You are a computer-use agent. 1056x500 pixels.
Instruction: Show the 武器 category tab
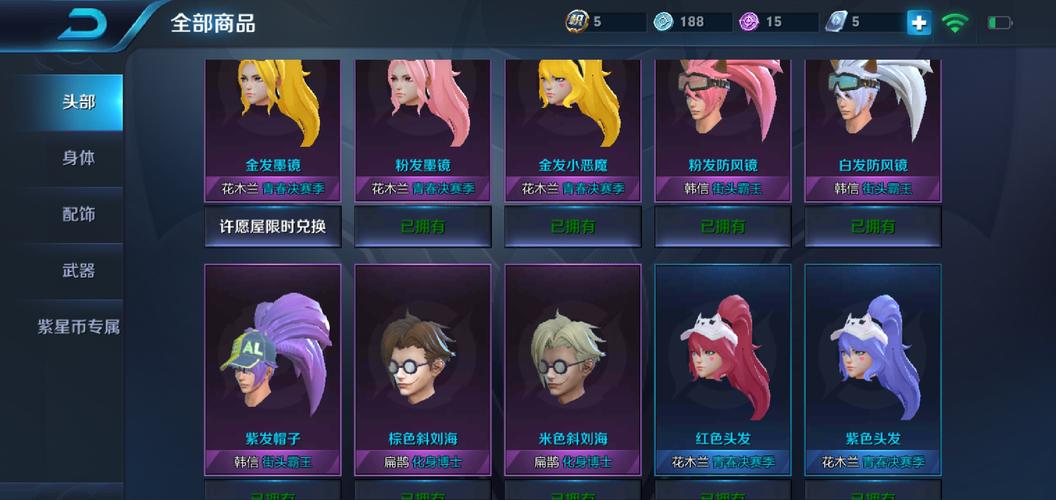[78, 270]
